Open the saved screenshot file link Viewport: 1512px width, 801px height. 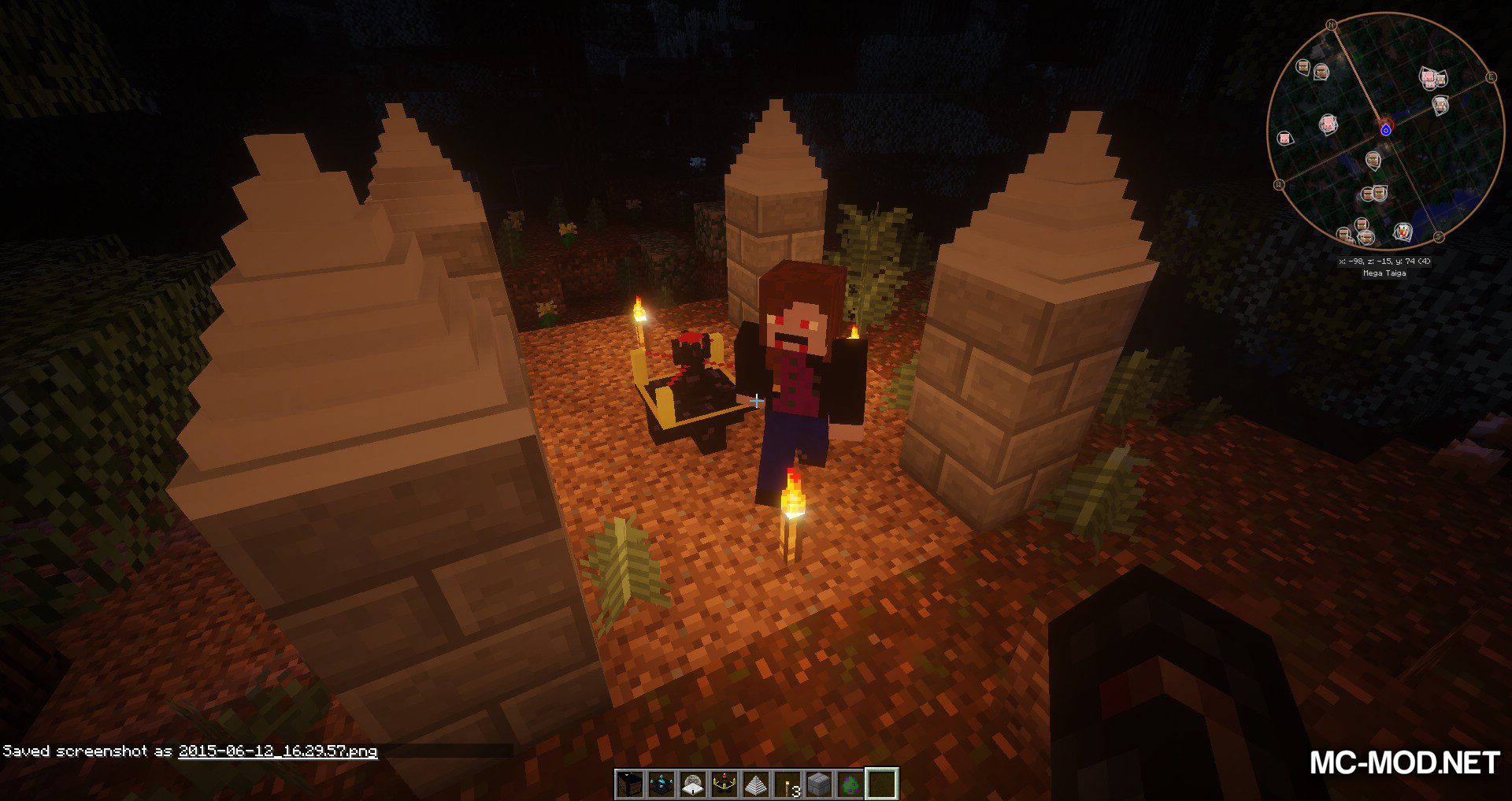coord(277,751)
